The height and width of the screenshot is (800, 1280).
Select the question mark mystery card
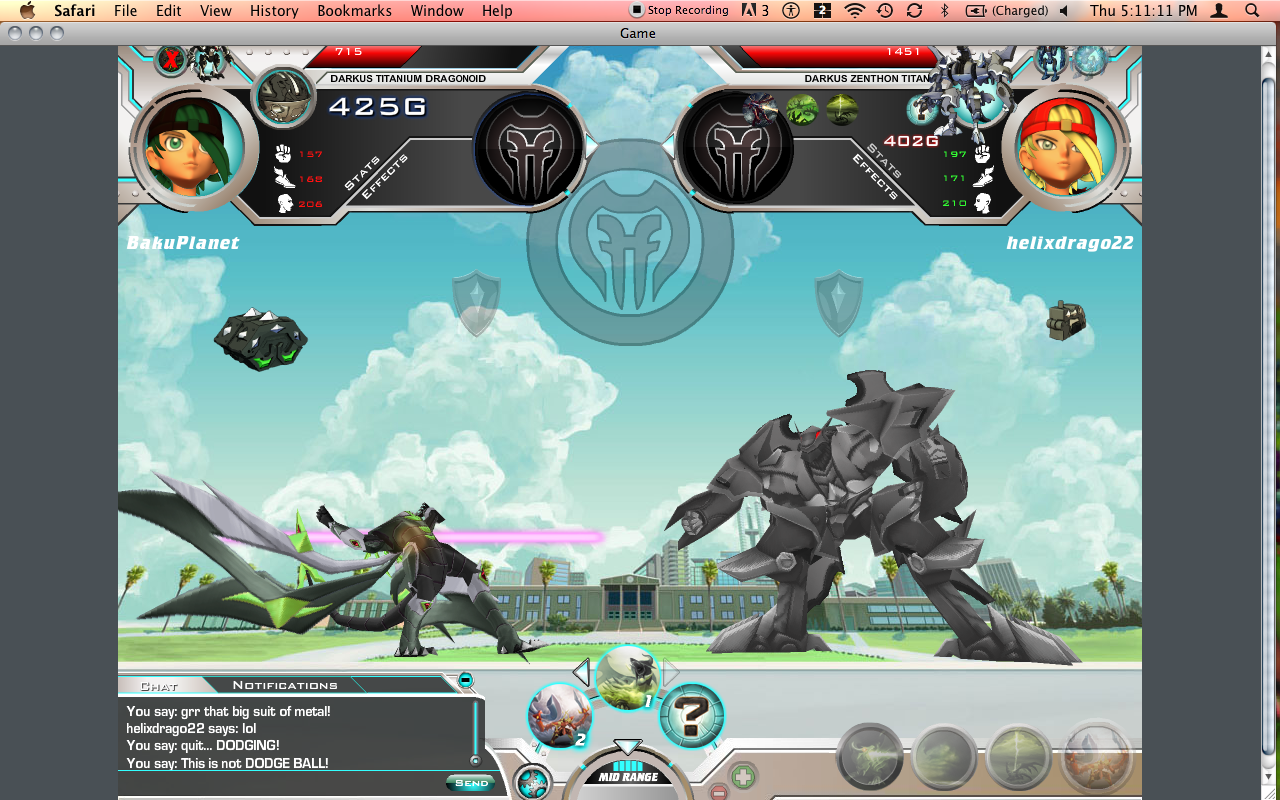(x=691, y=716)
